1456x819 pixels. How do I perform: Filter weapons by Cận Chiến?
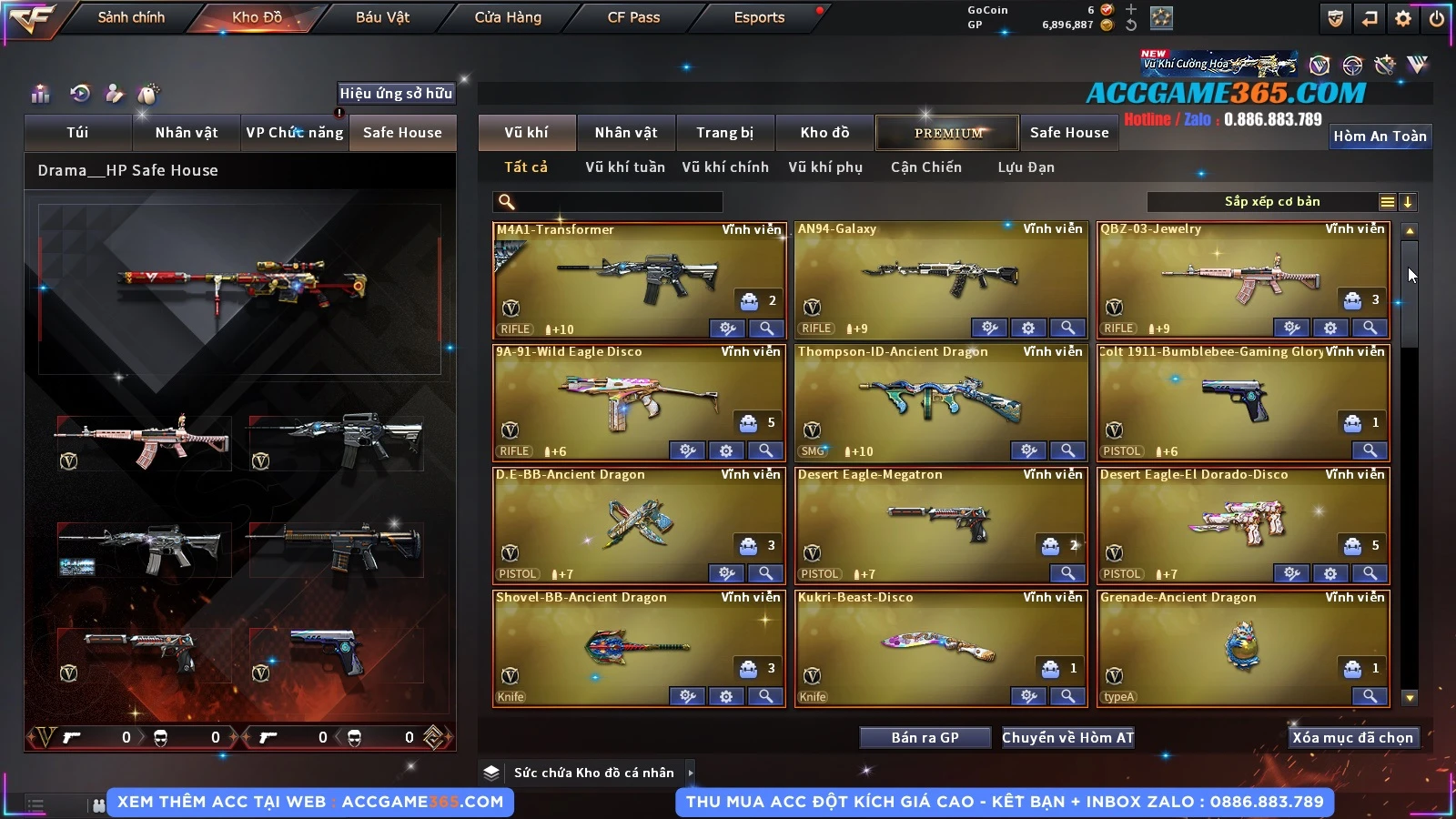tap(925, 167)
